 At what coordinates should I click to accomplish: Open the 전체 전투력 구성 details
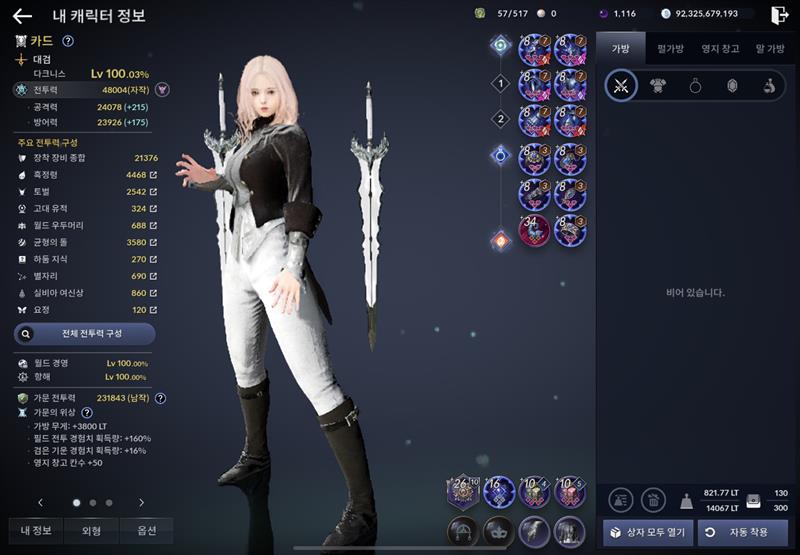point(84,334)
